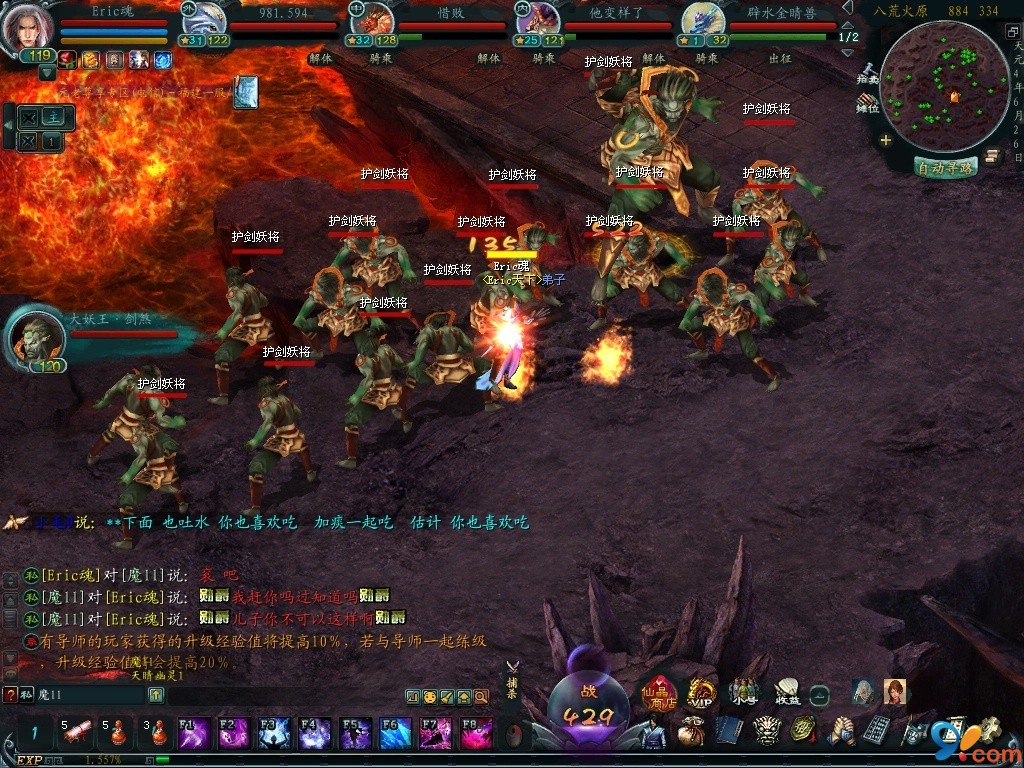The height and width of the screenshot is (768, 1024).
Task: Click the 自动寻路 auto-pathfinding button
Action: click(945, 168)
